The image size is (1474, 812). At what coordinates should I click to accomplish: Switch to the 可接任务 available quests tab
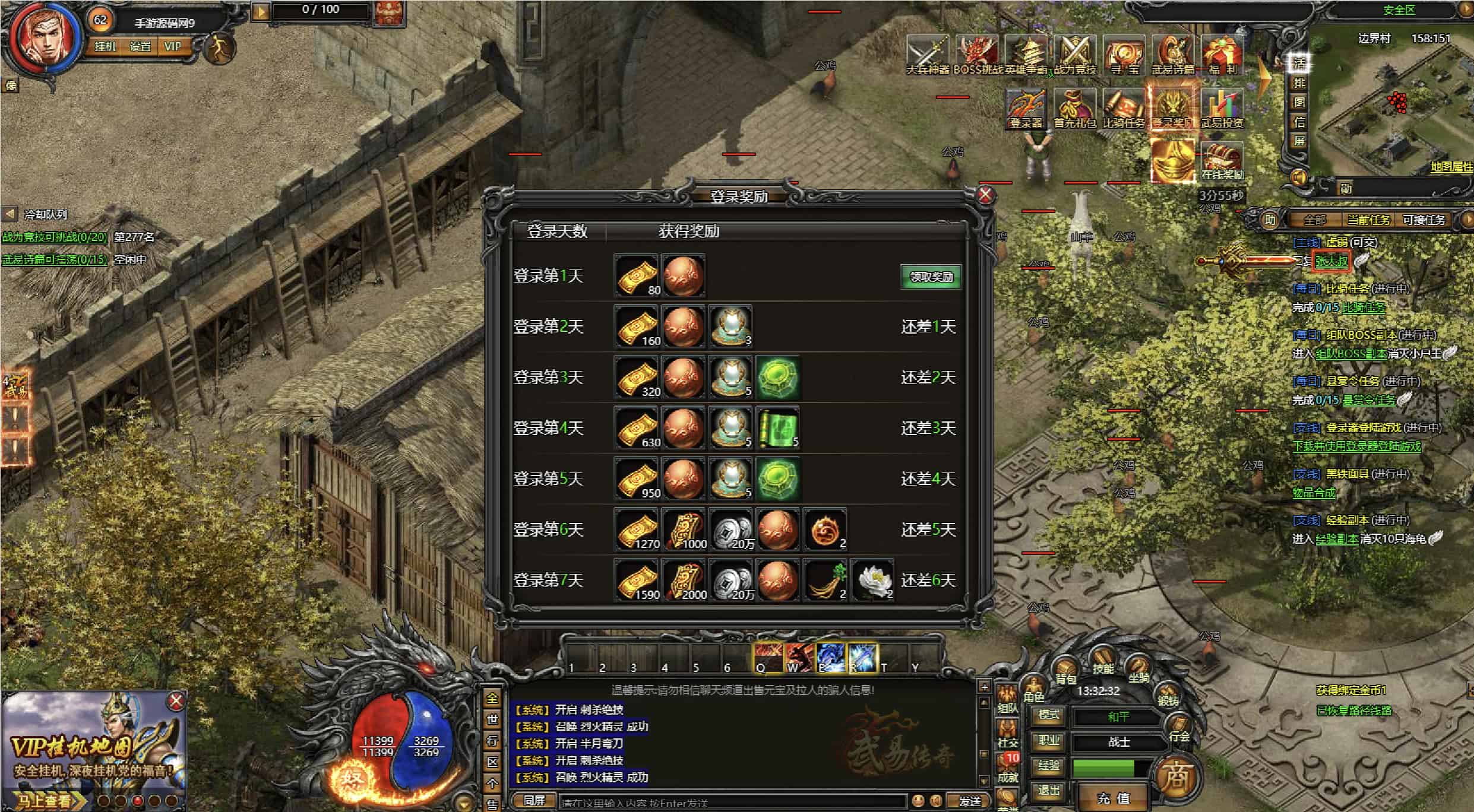[1424, 220]
